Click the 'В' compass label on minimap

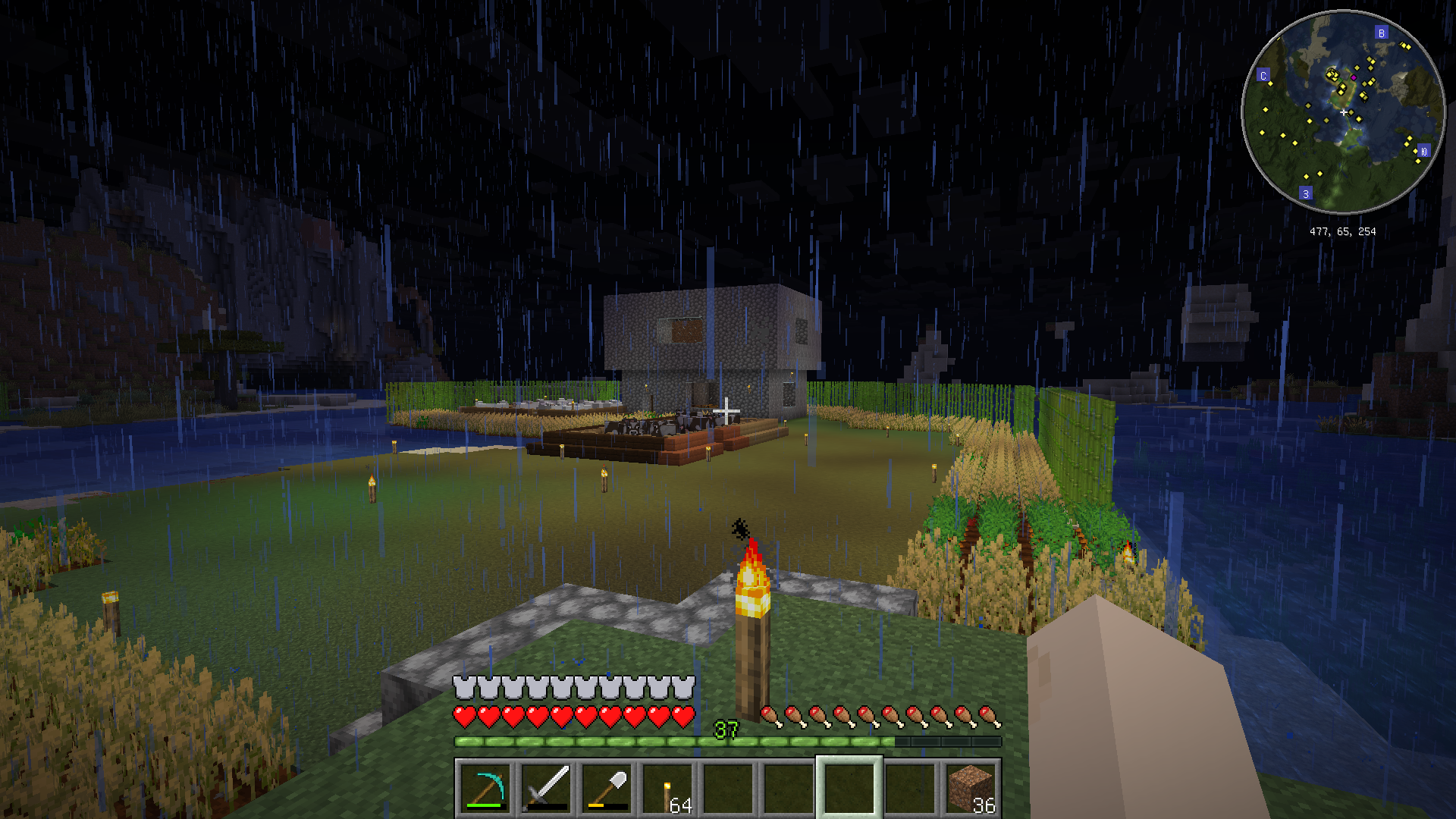click(1381, 33)
